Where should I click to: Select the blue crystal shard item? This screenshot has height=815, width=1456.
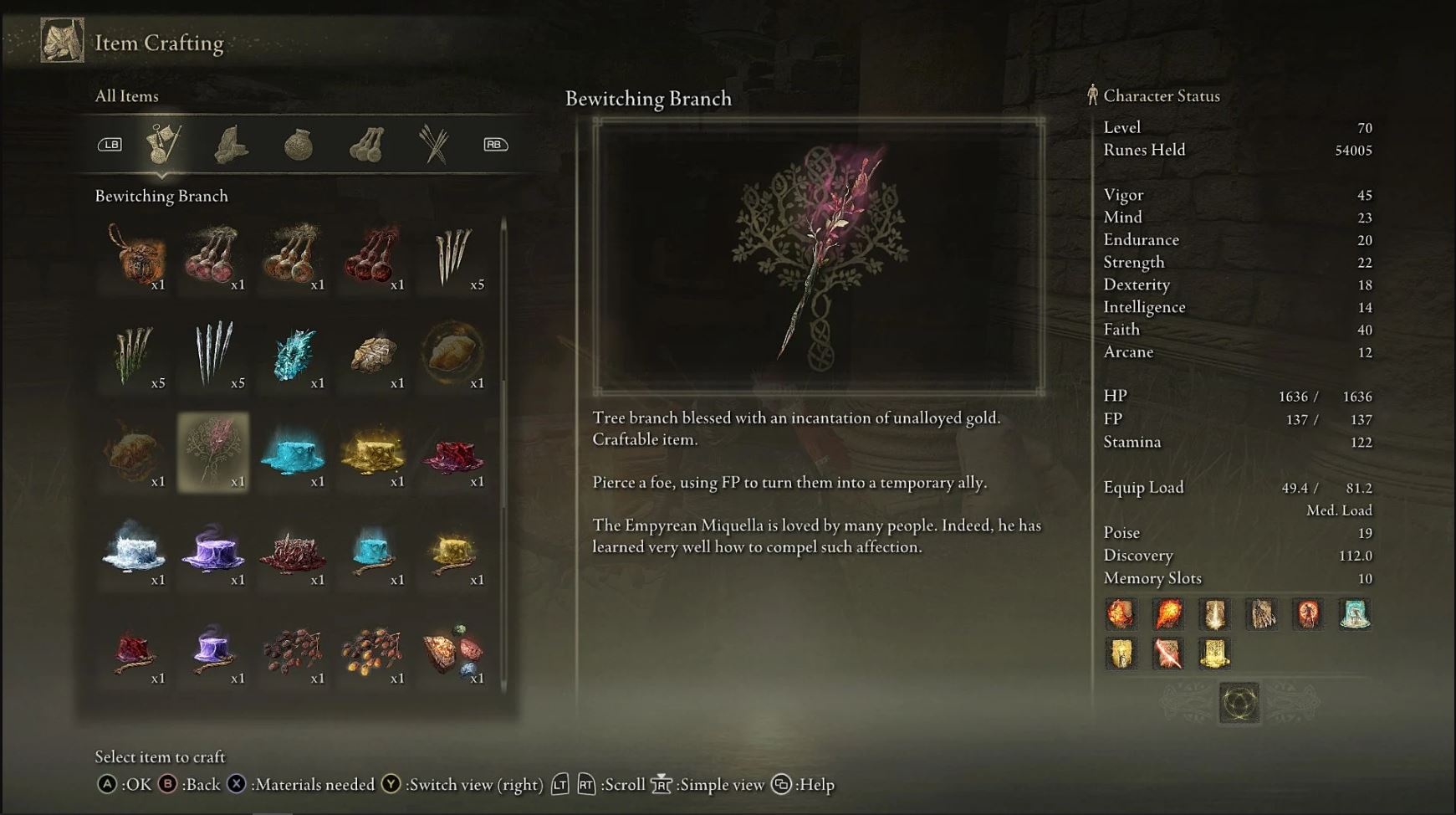coord(294,353)
